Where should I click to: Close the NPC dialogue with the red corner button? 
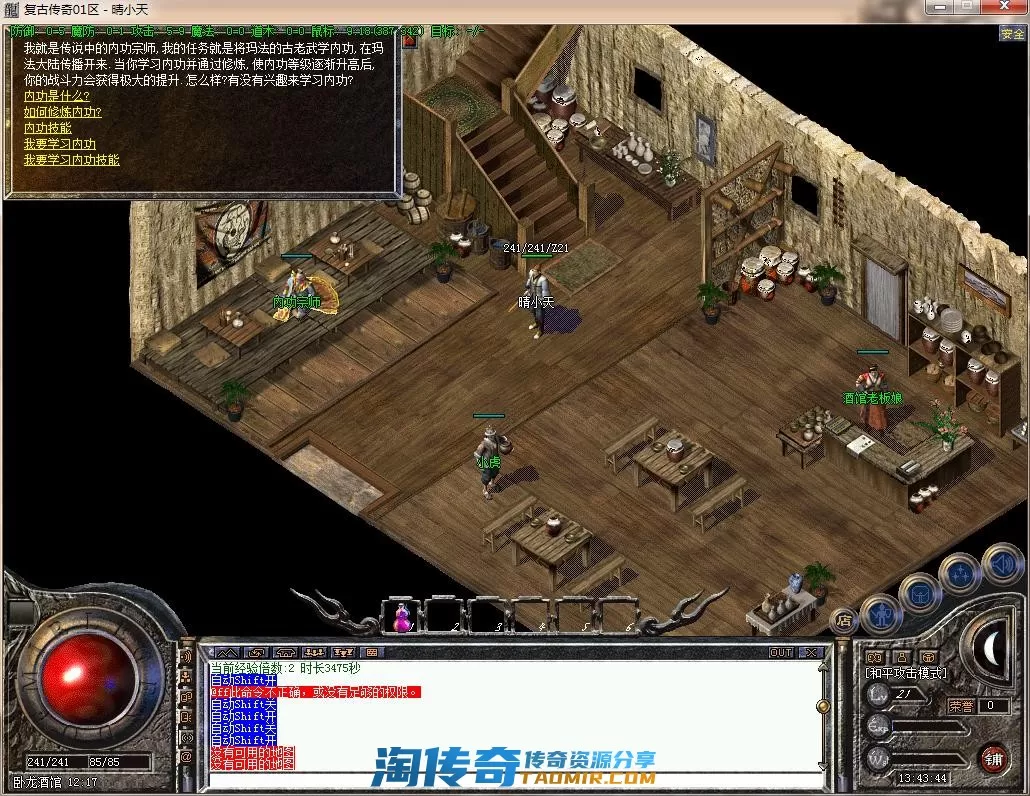(x=409, y=41)
